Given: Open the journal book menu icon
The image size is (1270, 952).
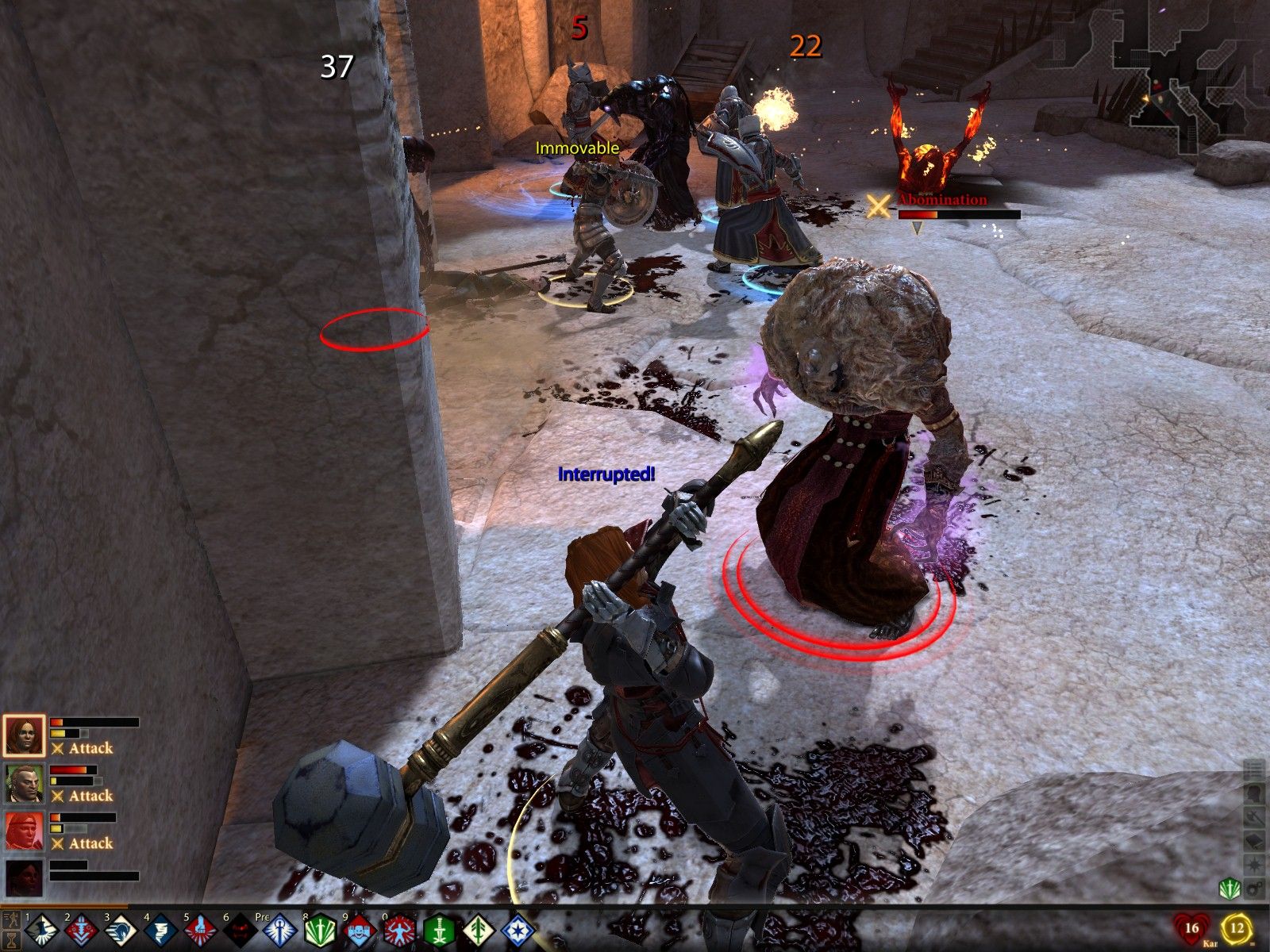Looking at the screenshot, I should click(x=1255, y=840).
